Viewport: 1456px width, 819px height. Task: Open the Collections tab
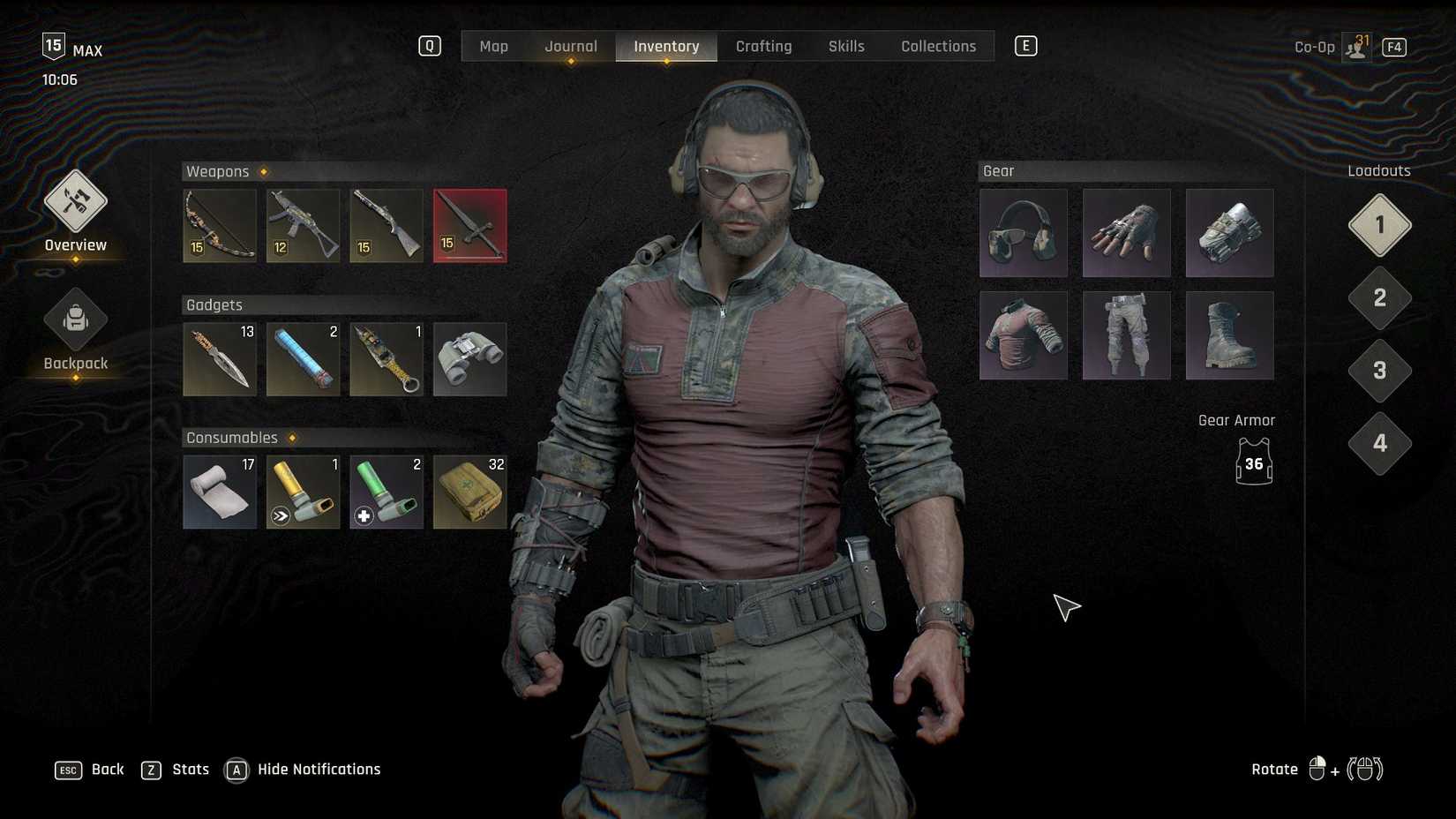coord(938,46)
